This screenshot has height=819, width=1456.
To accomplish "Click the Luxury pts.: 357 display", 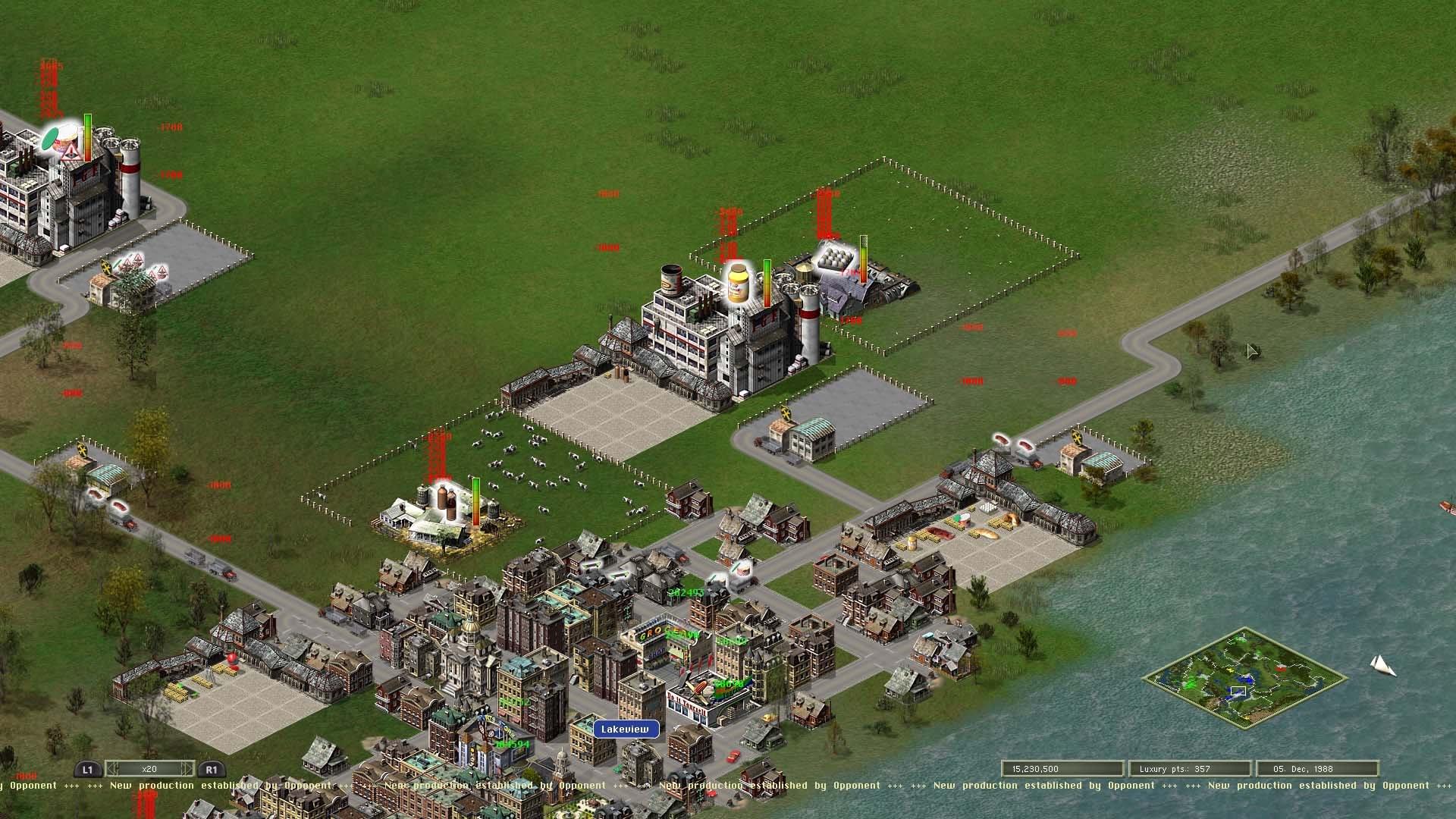I will [x=1189, y=768].
